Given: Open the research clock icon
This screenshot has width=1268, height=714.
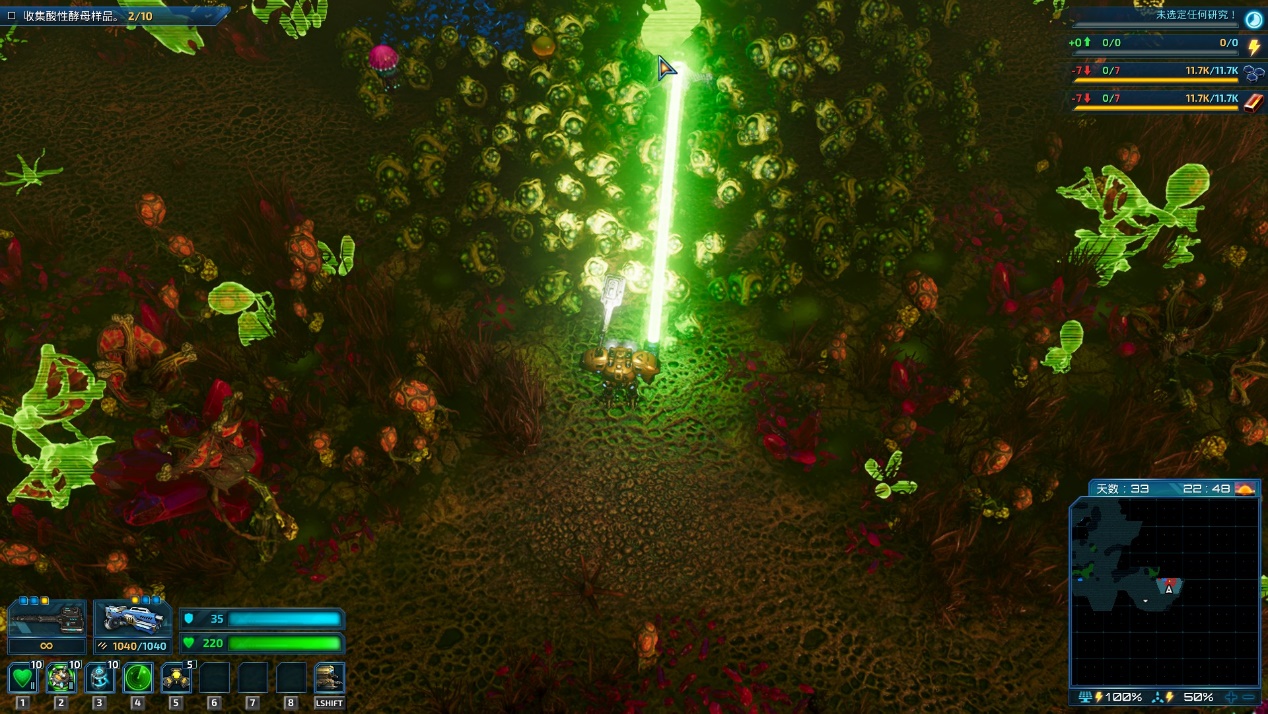Looking at the screenshot, I should (1253, 18).
